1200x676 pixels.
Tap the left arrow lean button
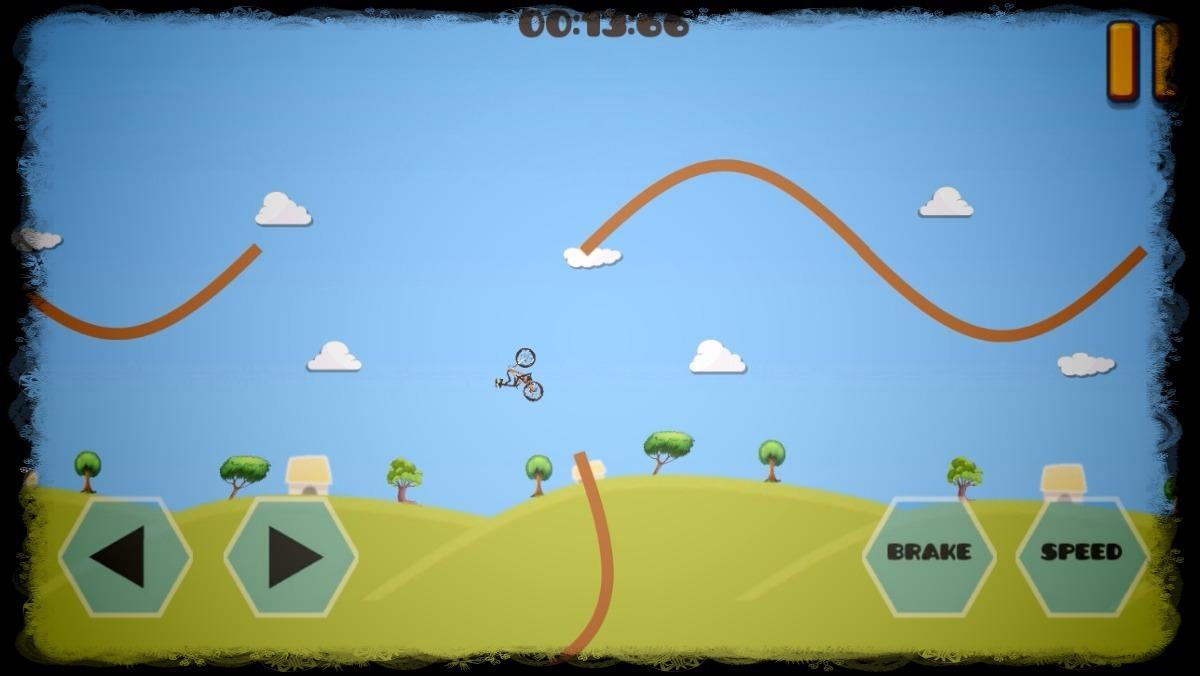pyautogui.click(x=125, y=556)
